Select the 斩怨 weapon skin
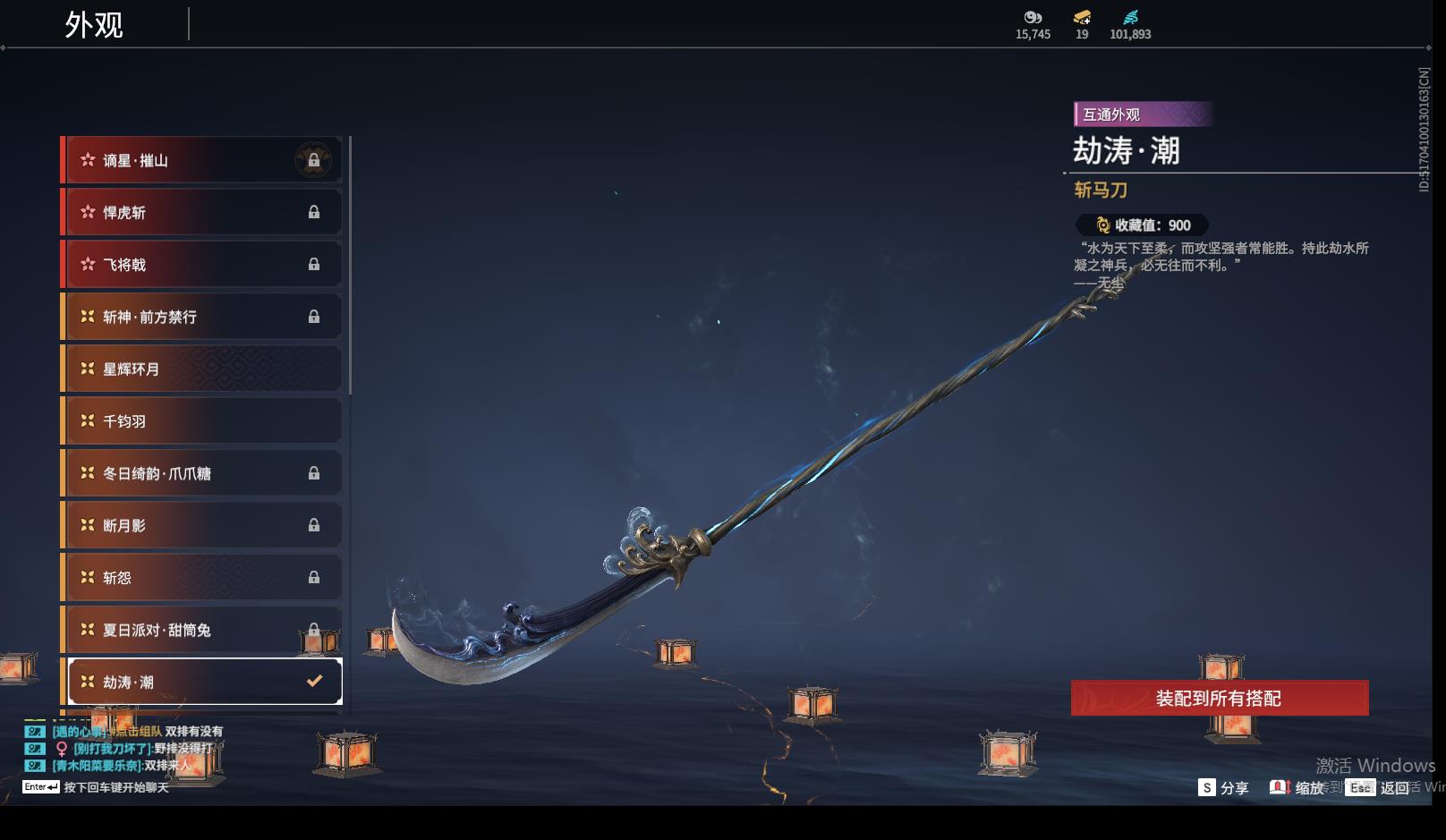Viewport: 1446px width, 840px height. click(201, 578)
